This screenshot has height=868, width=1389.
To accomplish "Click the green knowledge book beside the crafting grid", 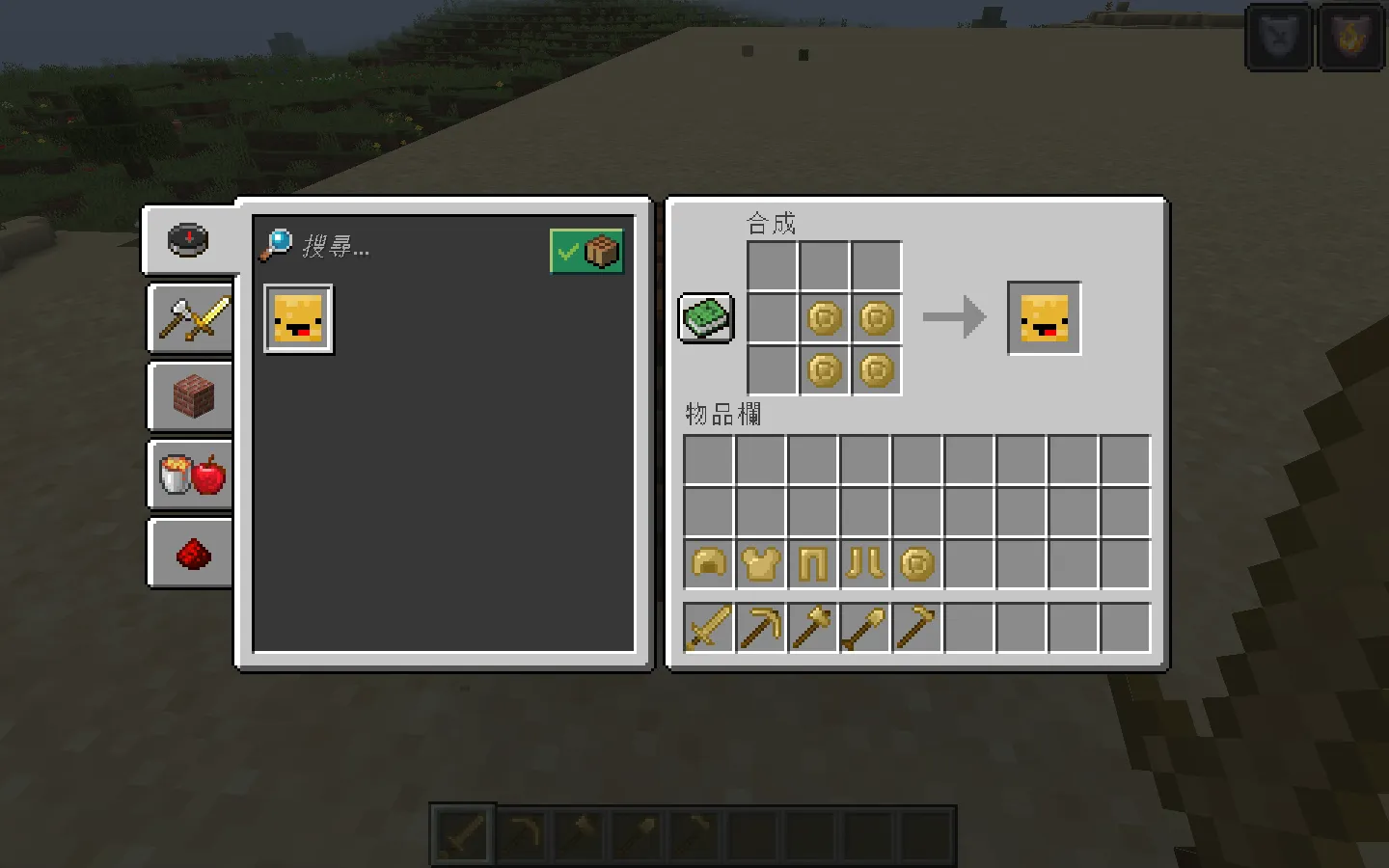I will pyautogui.click(x=705, y=317).
